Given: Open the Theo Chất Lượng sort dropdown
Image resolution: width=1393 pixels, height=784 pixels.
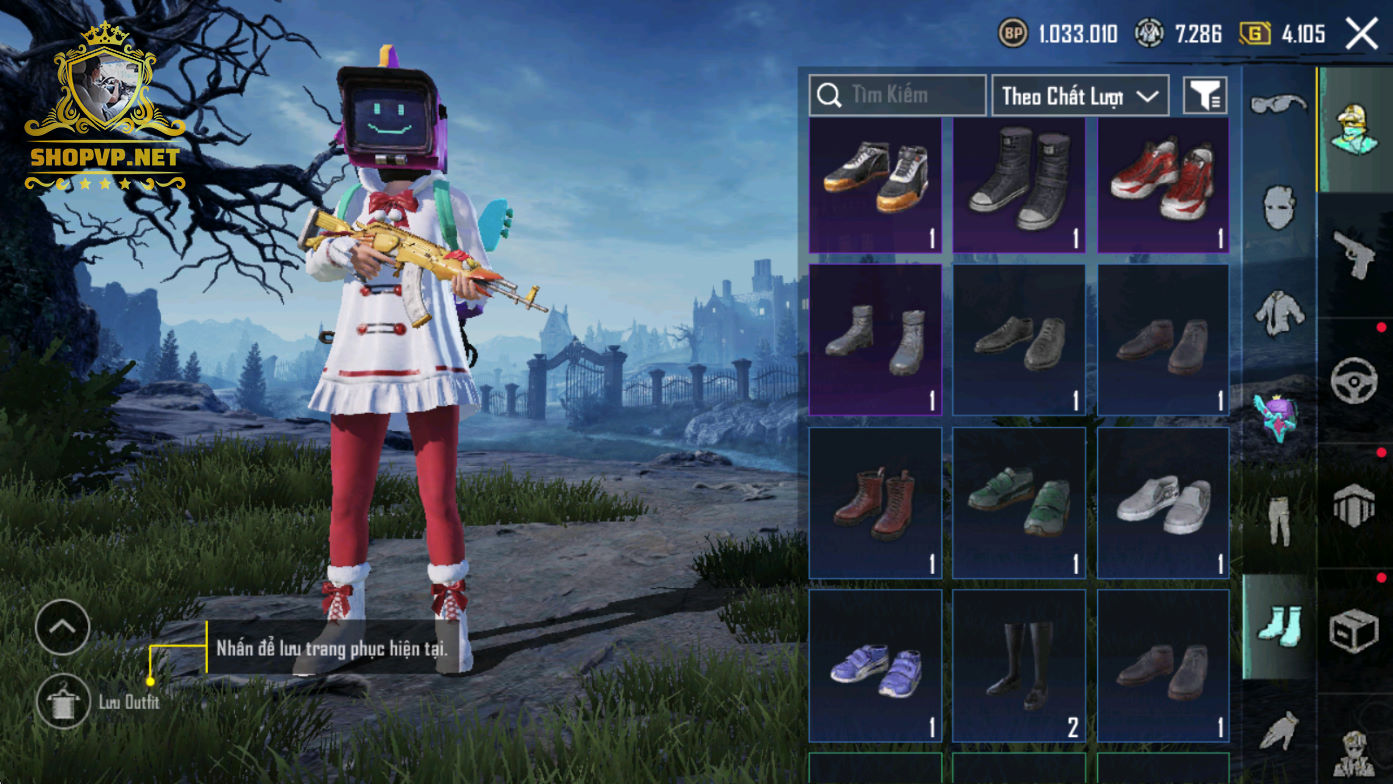Looking at the screenshot, I should 1080,96.
